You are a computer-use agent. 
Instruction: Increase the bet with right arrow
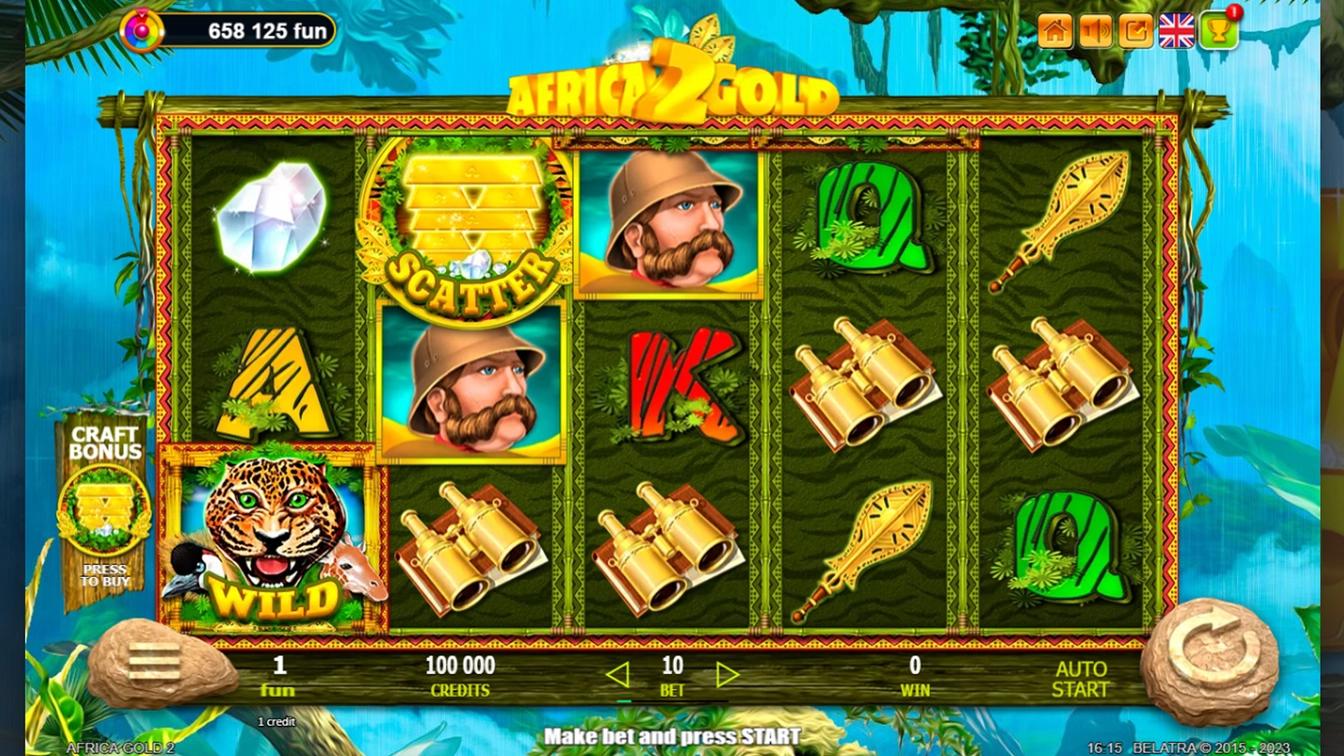coord(727,675)
